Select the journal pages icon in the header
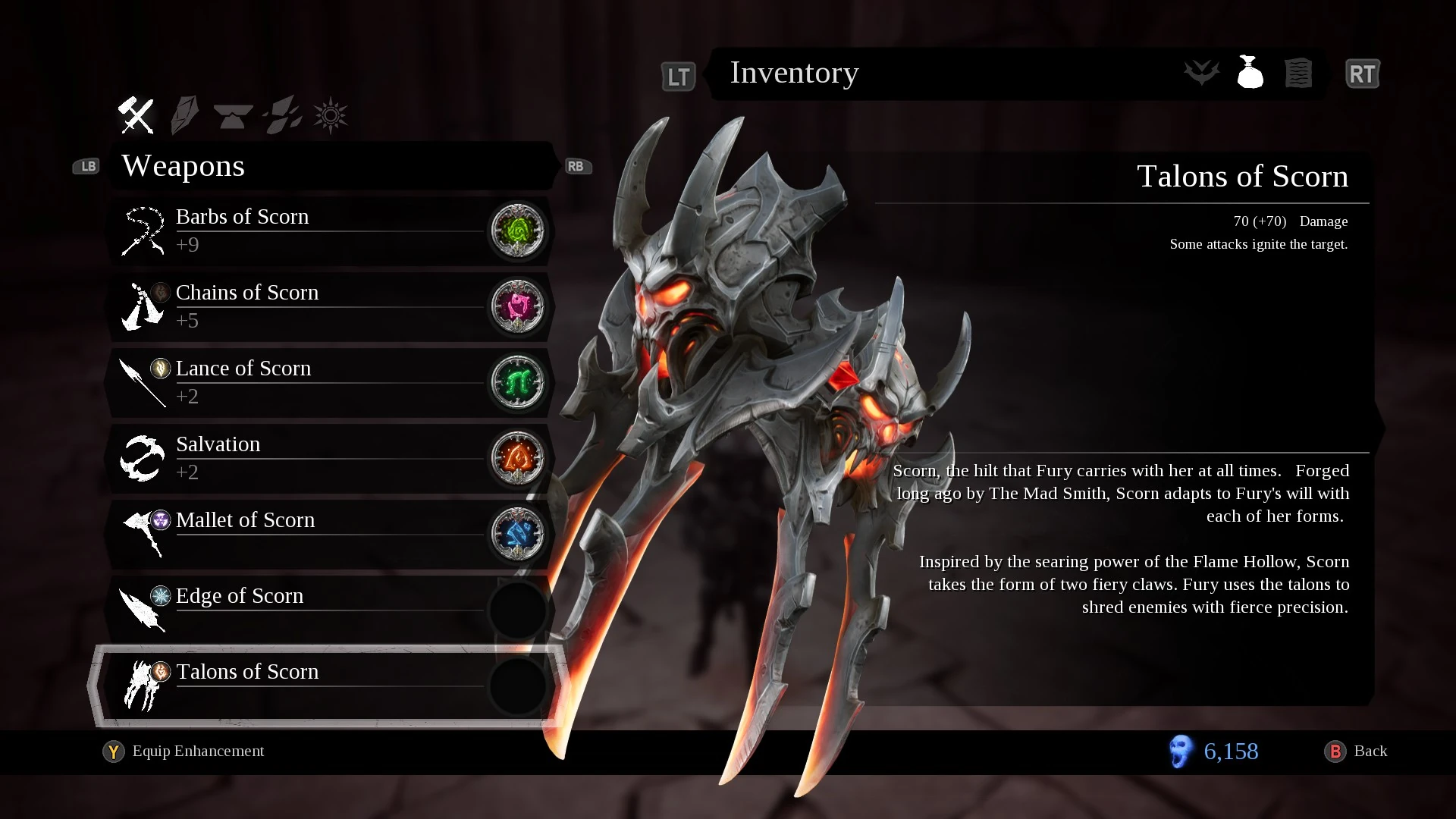 tap(1298, 73)
